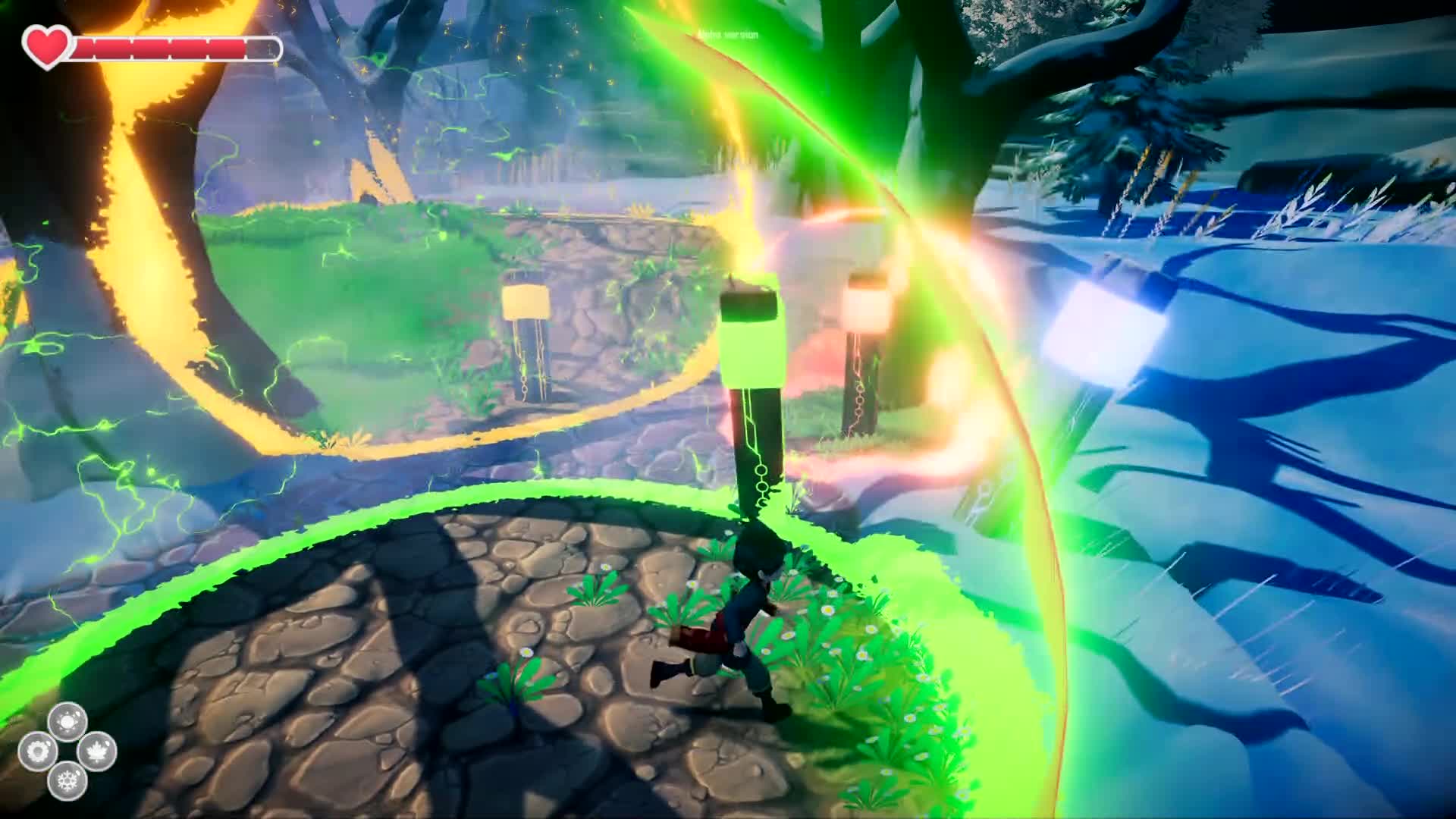1456x819 pixels.
Task: Click the small badge on the snowflake icon
Action: click(78, 773)
